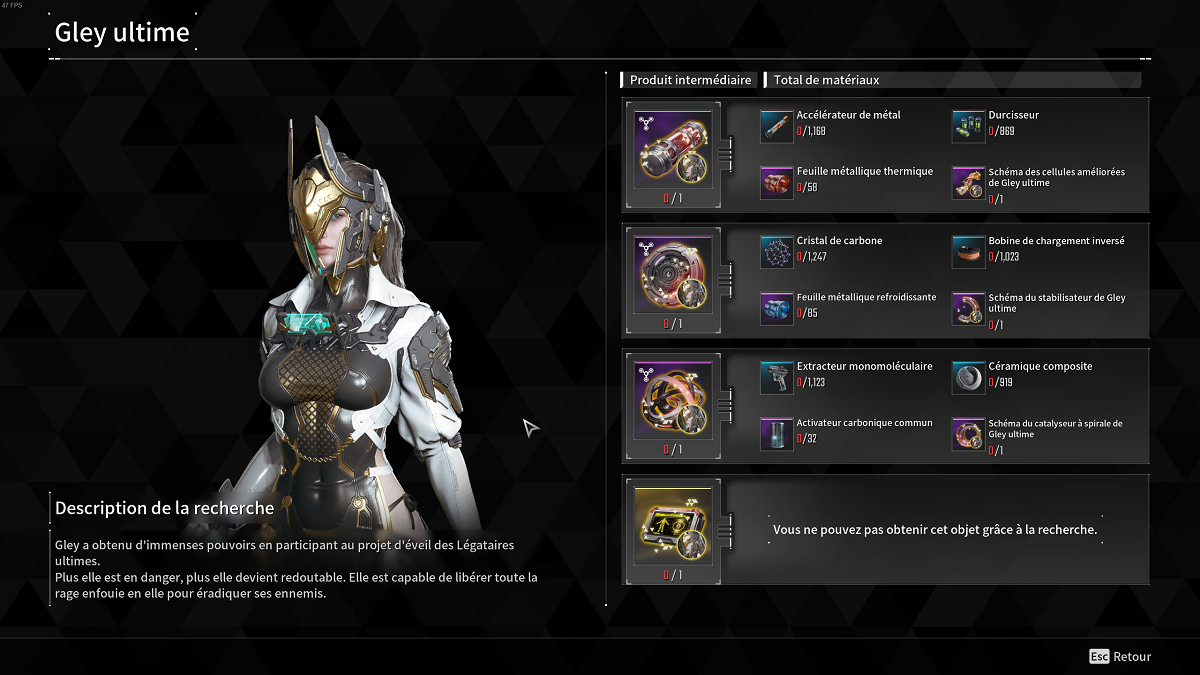Click the Activateur carbonique commun item

[777, 434]
